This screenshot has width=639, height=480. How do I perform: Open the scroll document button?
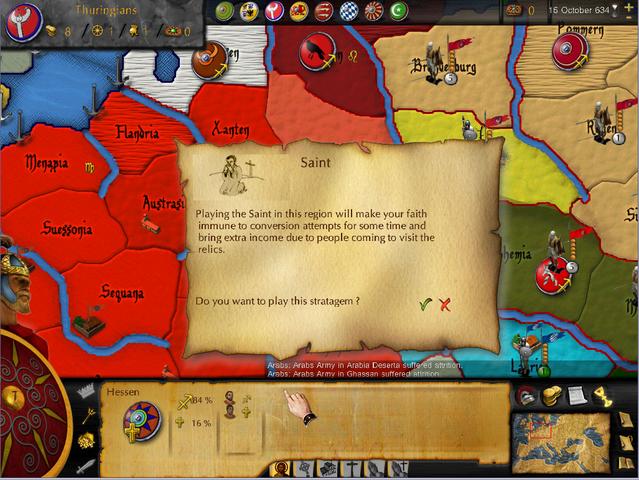576,396
